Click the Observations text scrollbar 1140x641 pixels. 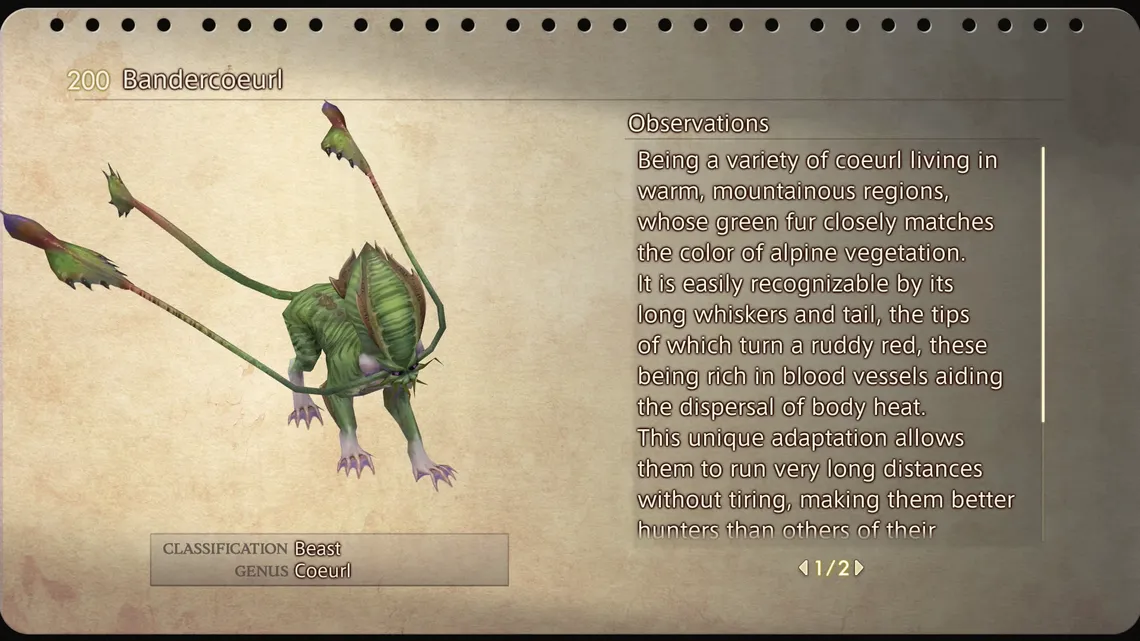click(x=1043, y=285)
